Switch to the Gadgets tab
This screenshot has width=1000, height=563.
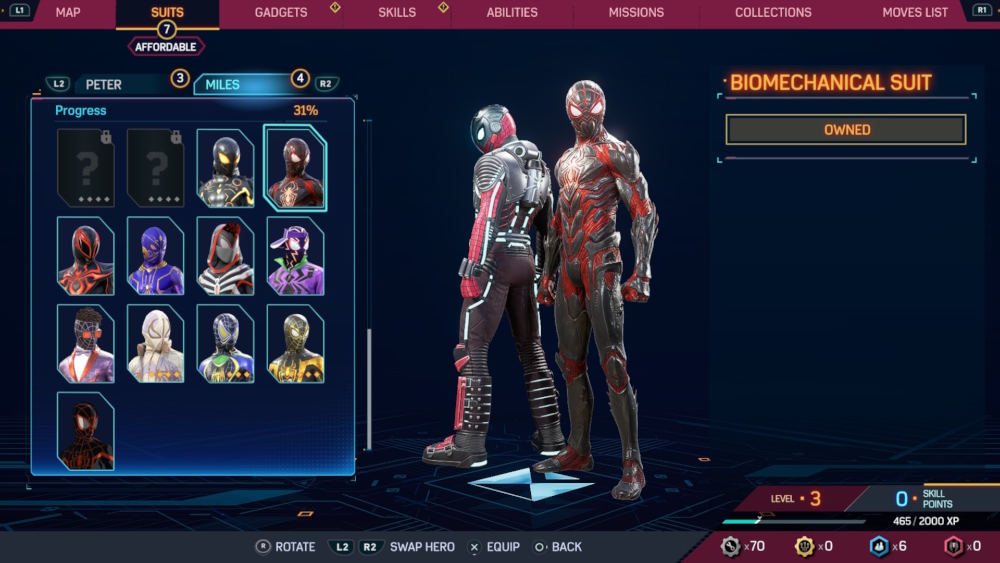pyautogui.click(x=281, y=13)
